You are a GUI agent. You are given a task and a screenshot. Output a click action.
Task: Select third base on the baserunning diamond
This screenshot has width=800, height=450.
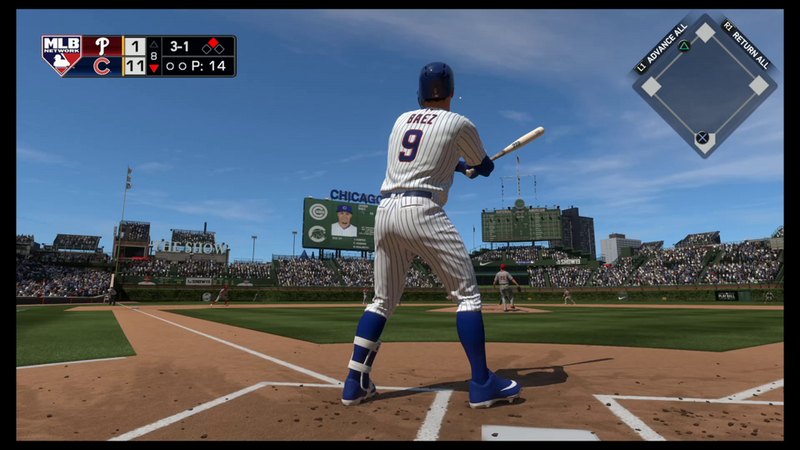coord(652,86)
